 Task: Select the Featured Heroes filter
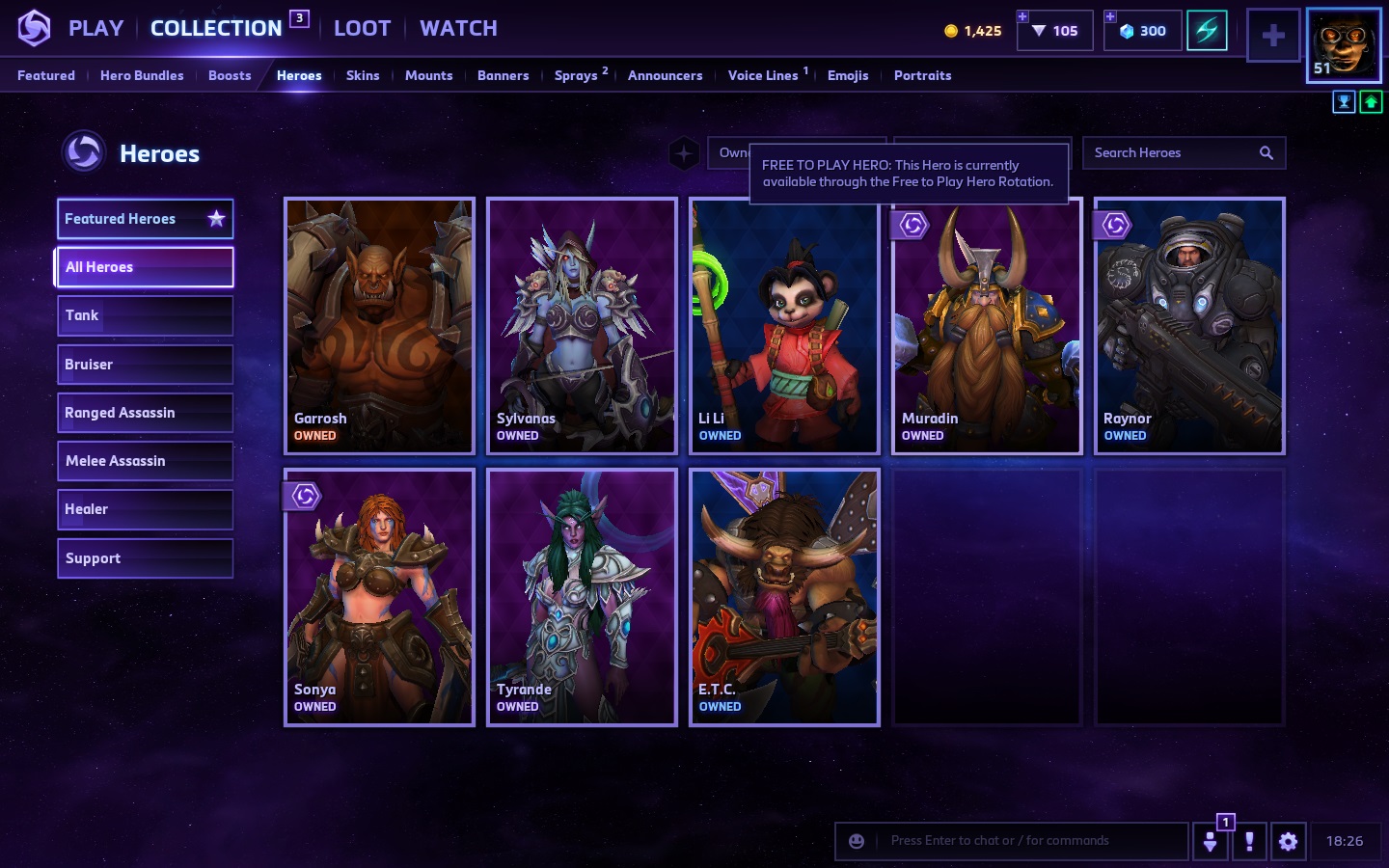(x=145, y=219)
